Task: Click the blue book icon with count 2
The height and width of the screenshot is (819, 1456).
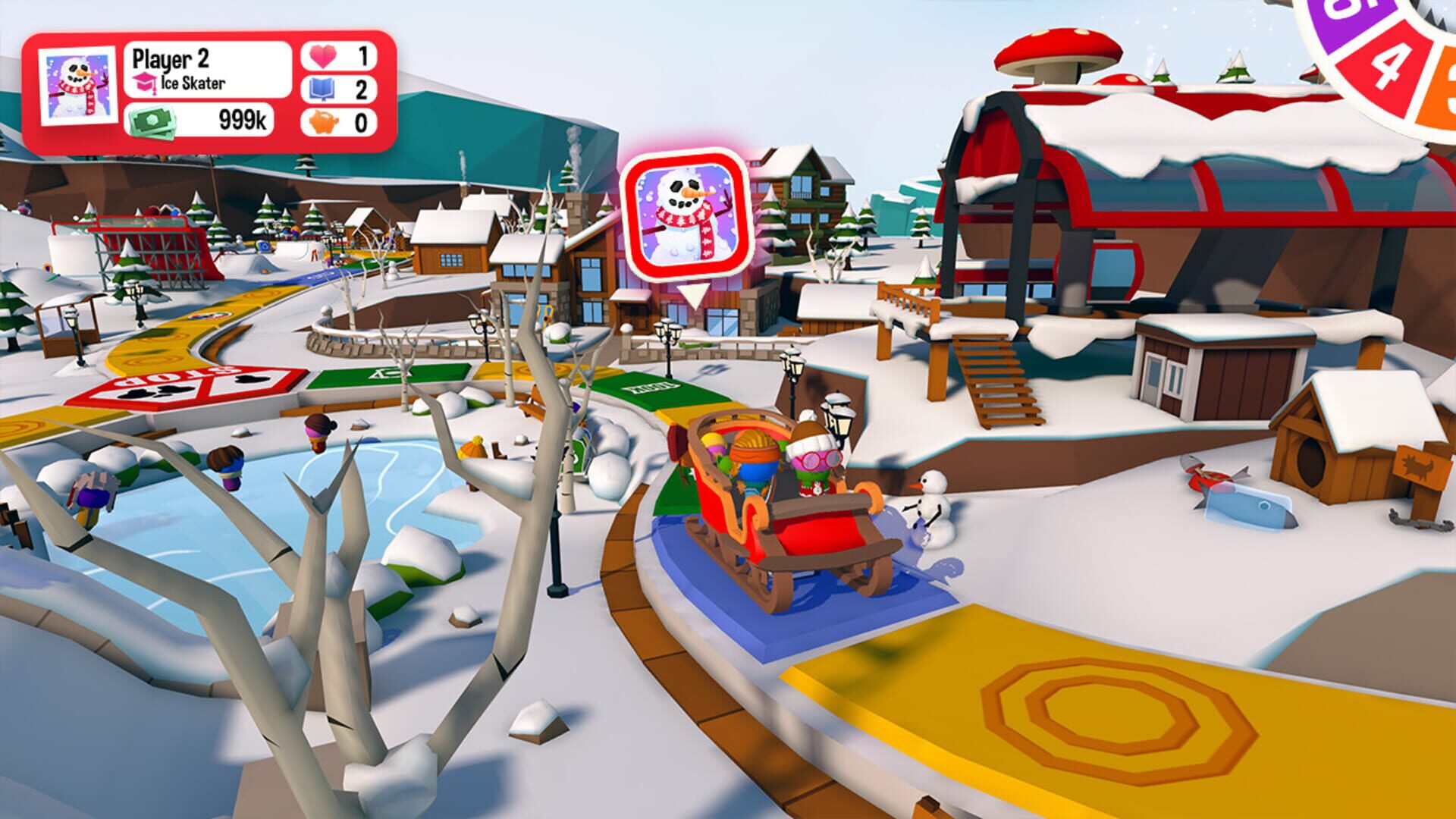Action: [x=322, y=89]
